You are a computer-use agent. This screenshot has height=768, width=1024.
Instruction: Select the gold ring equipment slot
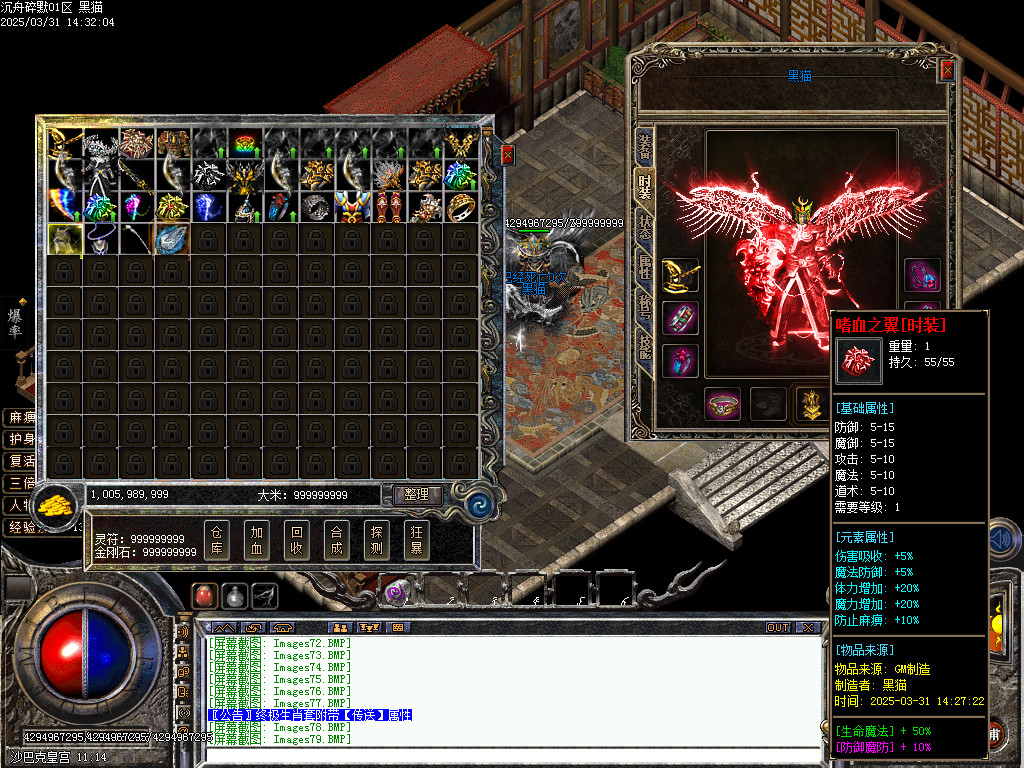point(723,405)
